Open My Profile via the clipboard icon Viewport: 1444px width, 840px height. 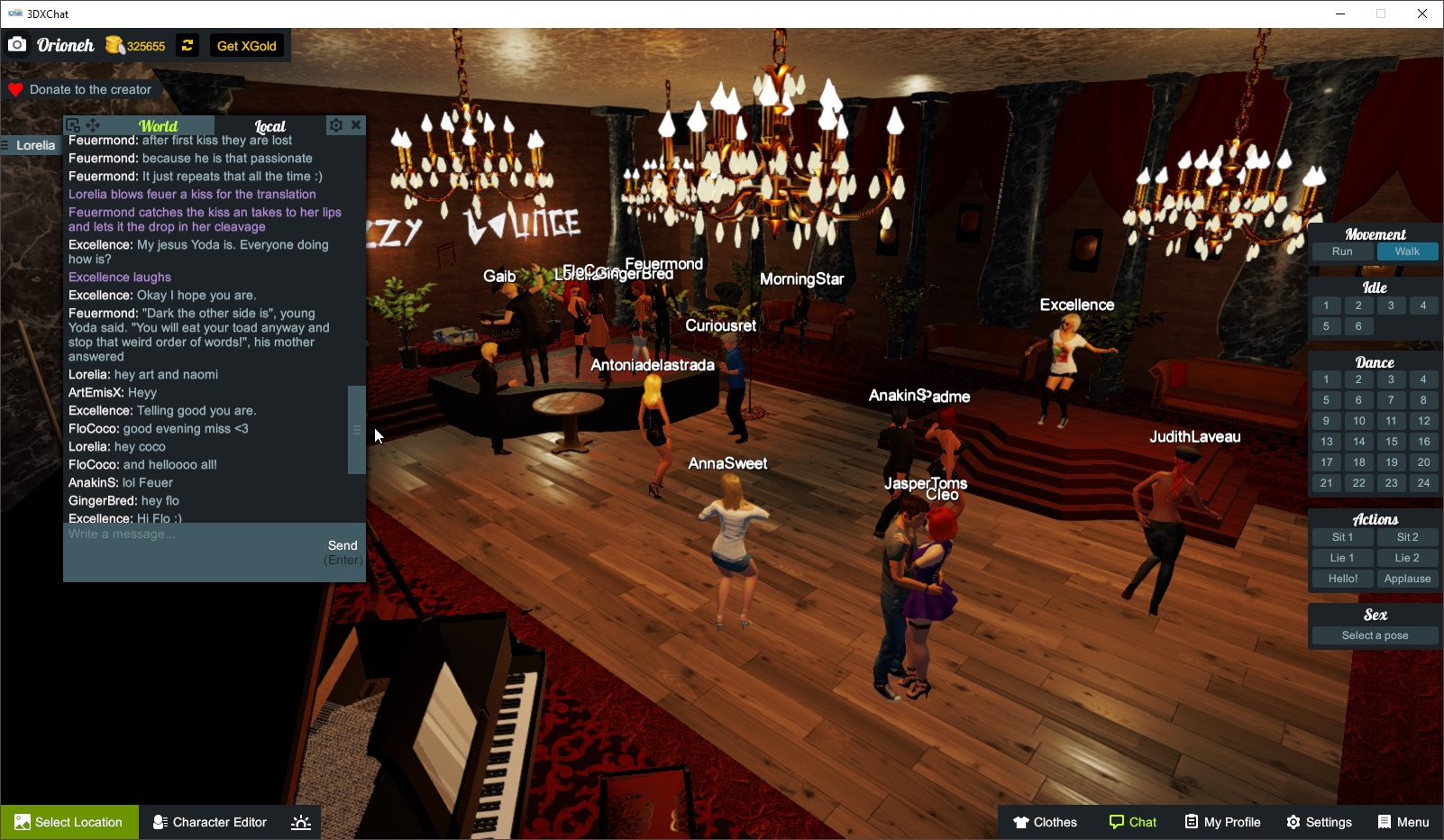[x=1192, y=821]
